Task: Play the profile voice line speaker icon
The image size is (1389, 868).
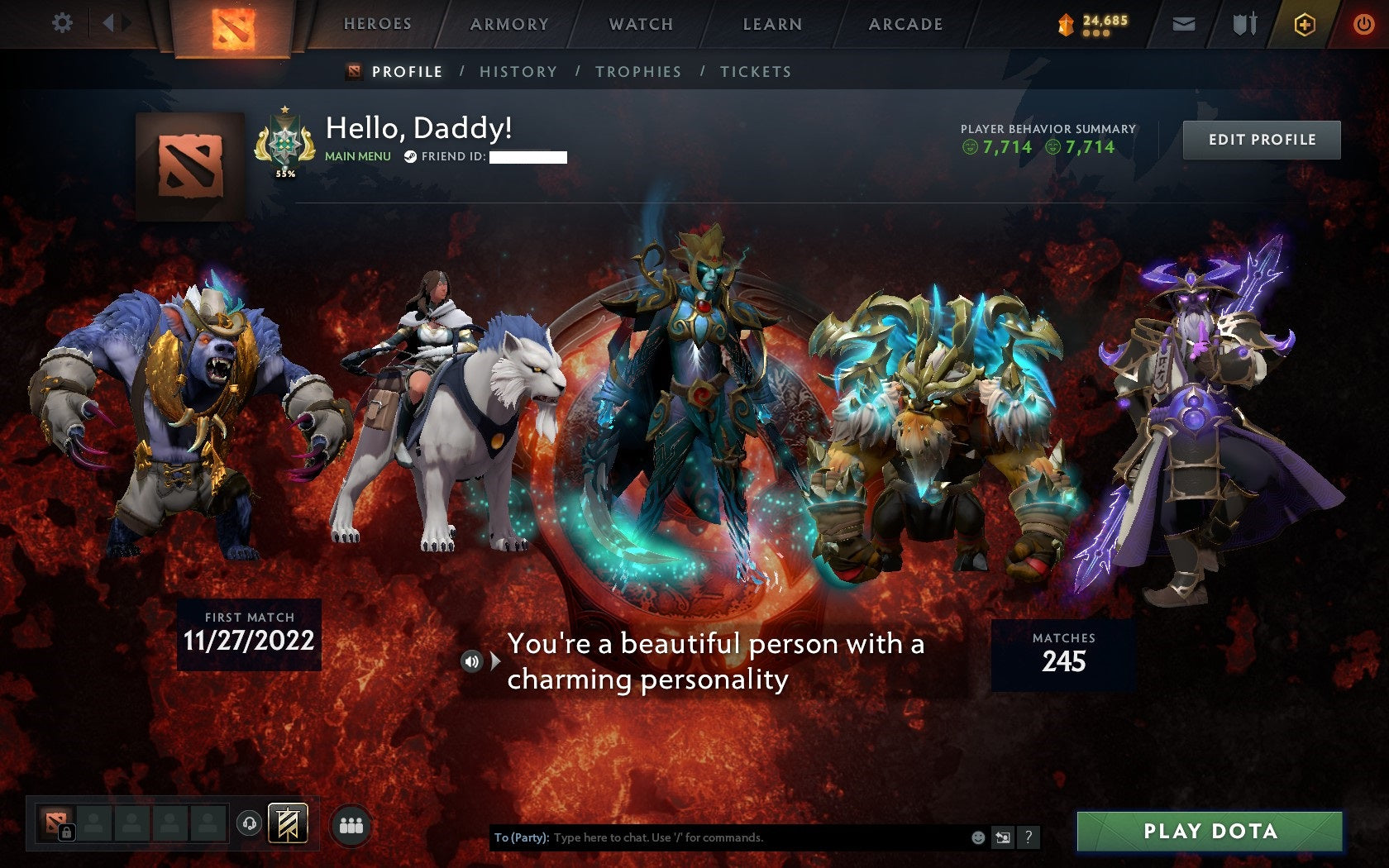Action: pyautogui.click(x=472, y=661)
